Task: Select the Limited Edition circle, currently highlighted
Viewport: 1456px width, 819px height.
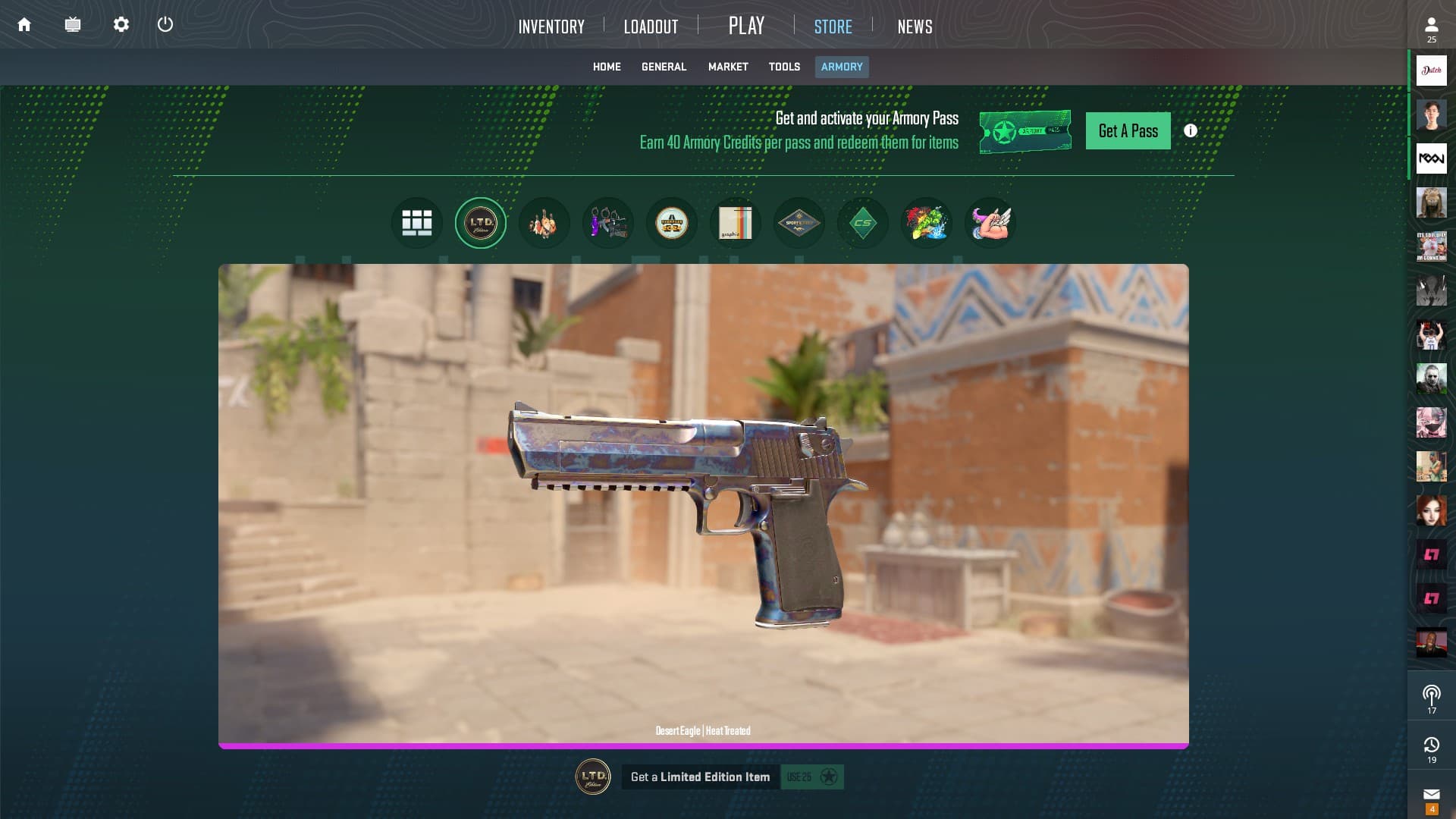Action: point(480,222)
